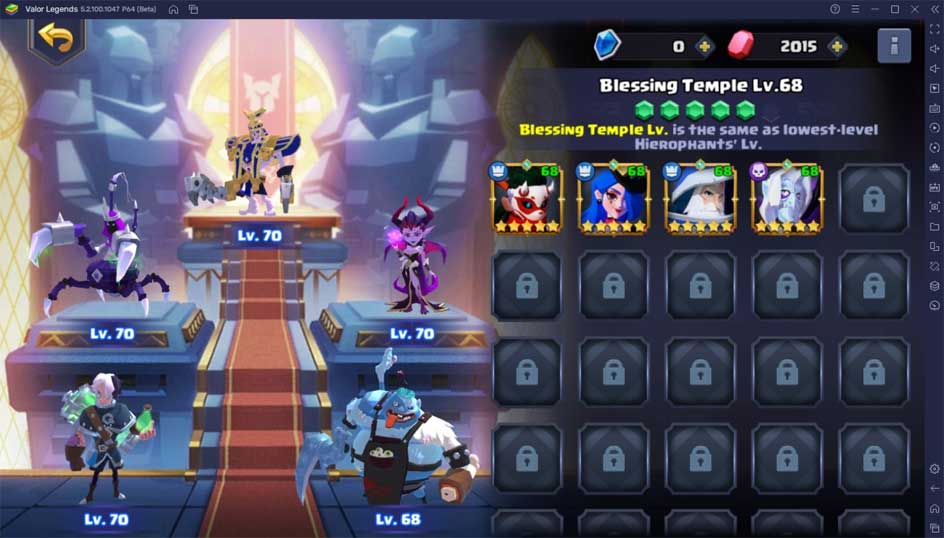Viewport: 944px width, 538px height.
Task: Choose the pale ghostly hero card
Action: tap(786, 198)
